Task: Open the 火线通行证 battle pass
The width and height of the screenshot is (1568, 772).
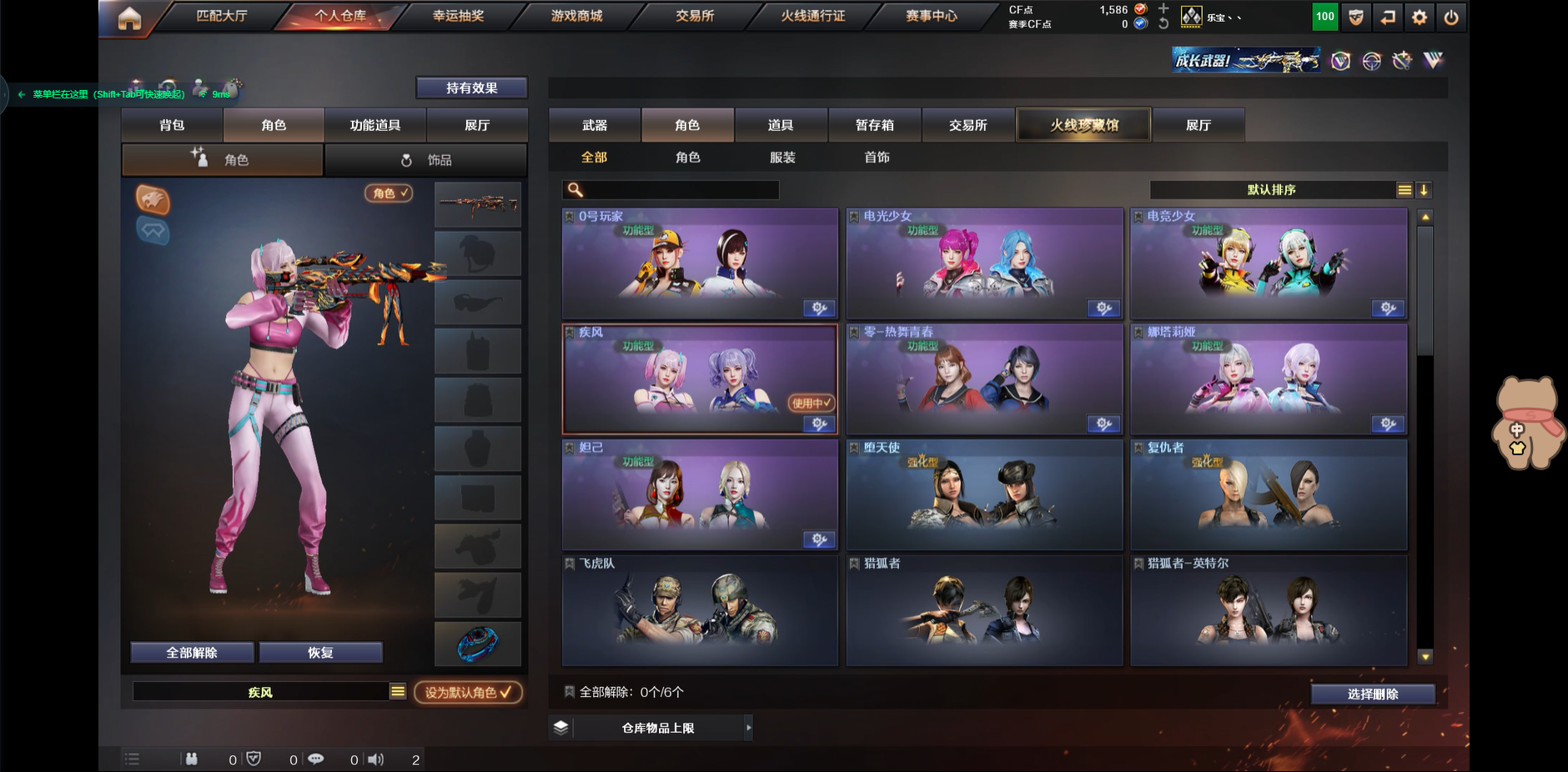Action: tap(812, 16)
